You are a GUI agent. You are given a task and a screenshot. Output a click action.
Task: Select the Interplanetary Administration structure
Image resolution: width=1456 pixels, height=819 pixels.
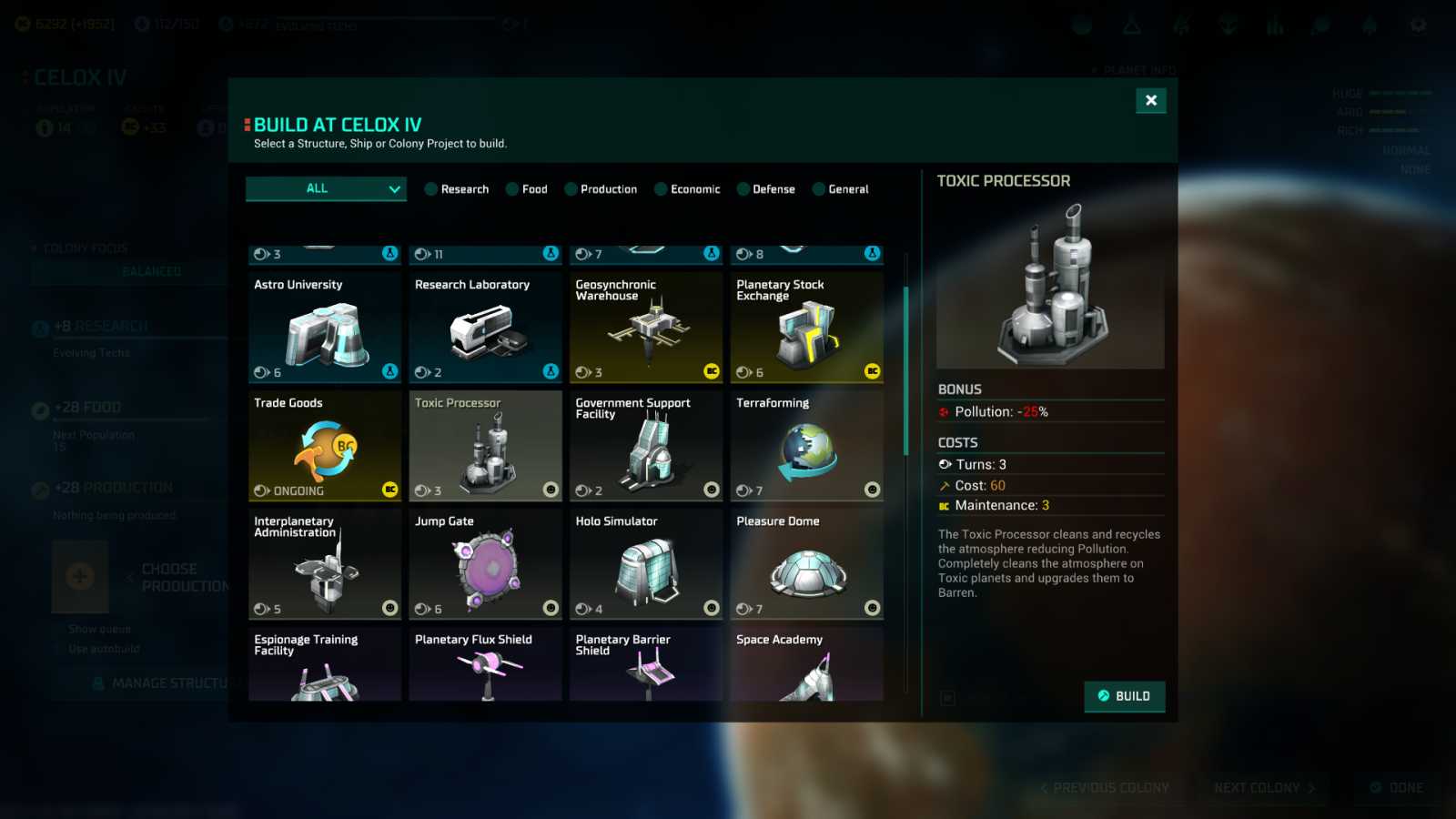[325, 564]
